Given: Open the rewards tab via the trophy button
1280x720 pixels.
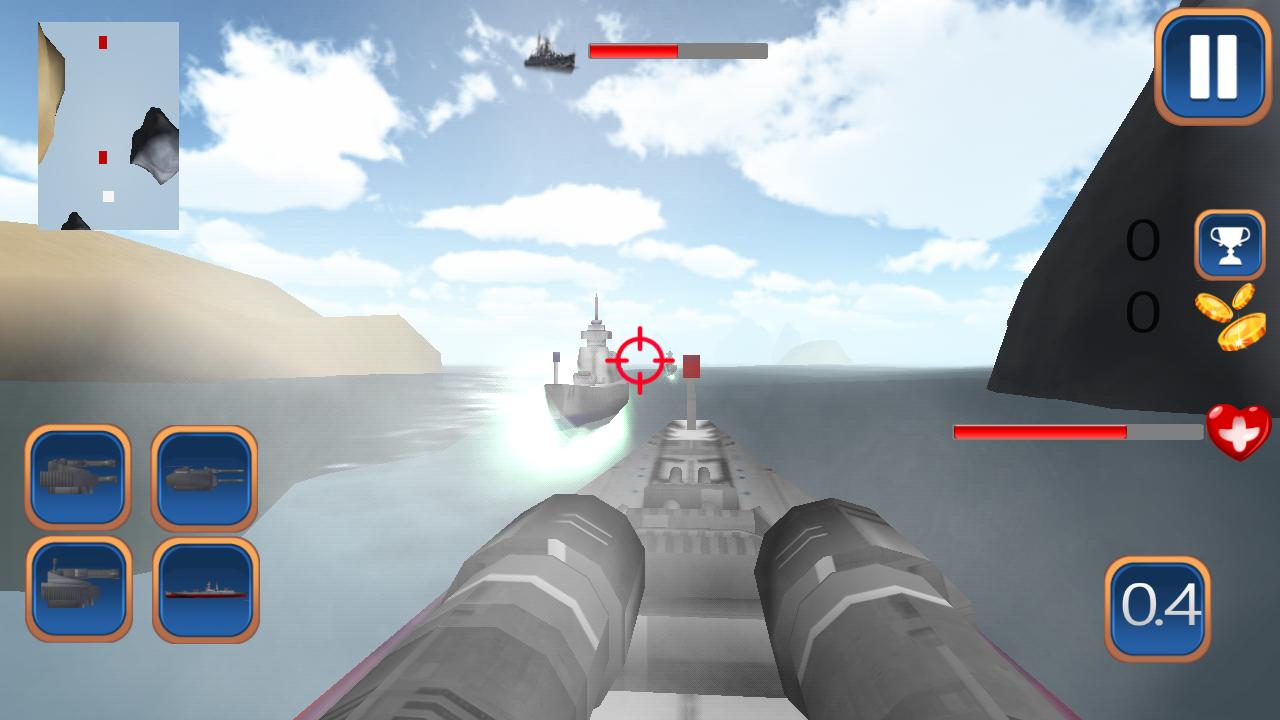Looking at the screenshot, I should pos(1229,245).
